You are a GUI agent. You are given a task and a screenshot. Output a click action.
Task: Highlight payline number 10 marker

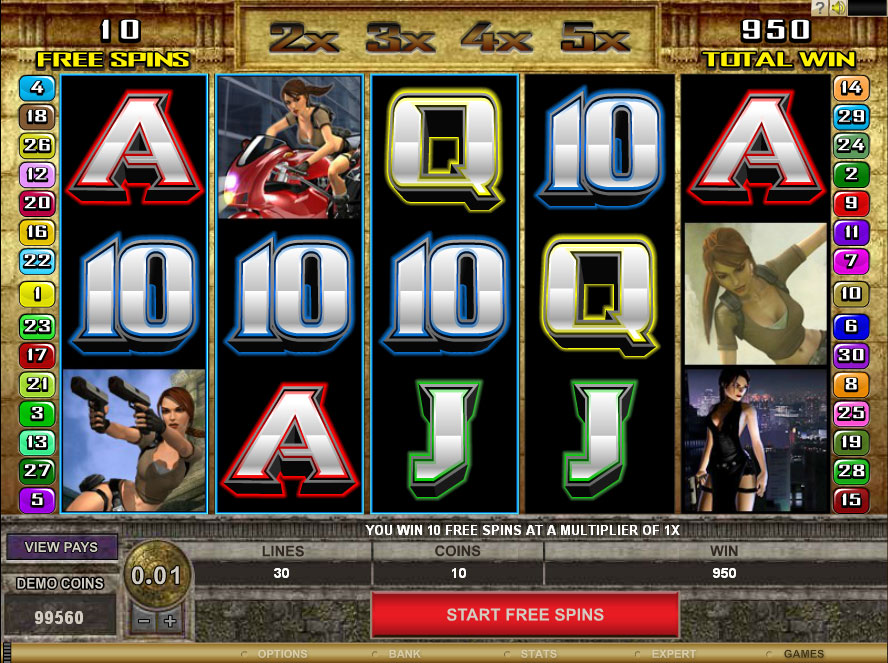click(x=851, y=294)
